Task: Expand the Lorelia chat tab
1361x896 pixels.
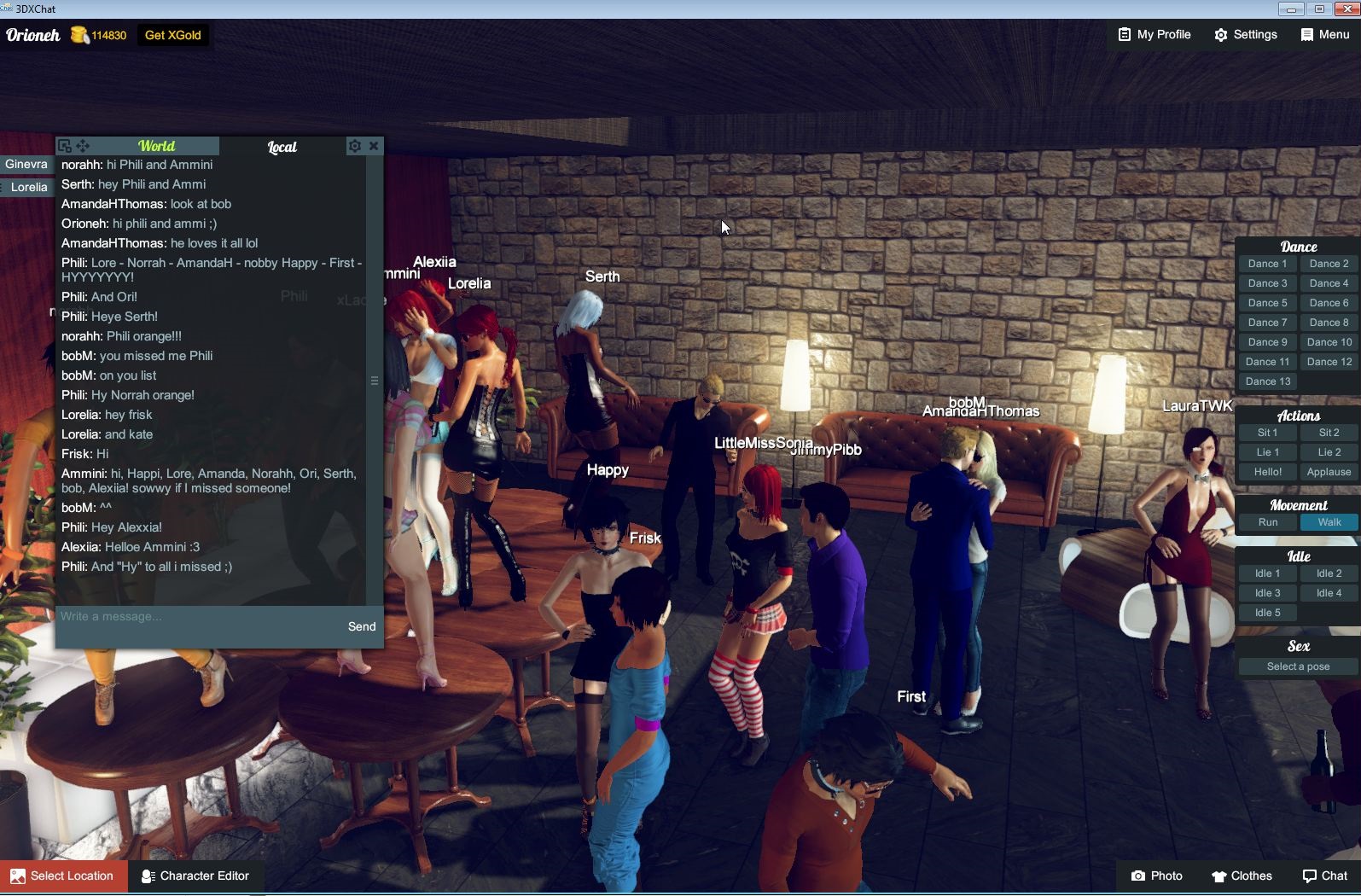Action: click(x=26, y=187)
